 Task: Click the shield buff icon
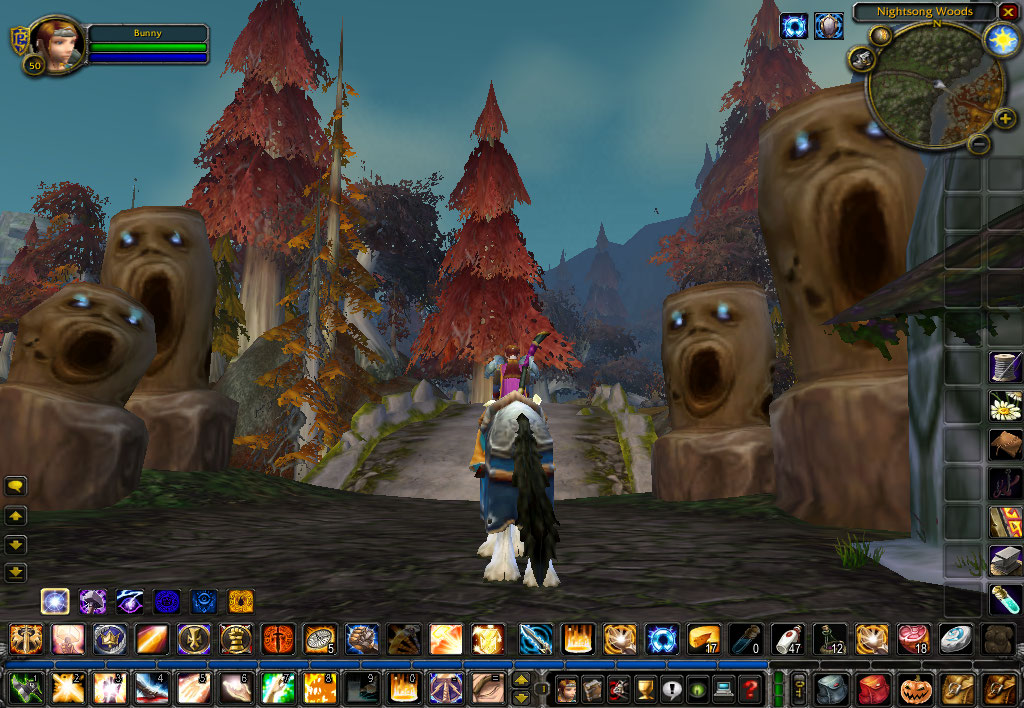click(828, 26)
